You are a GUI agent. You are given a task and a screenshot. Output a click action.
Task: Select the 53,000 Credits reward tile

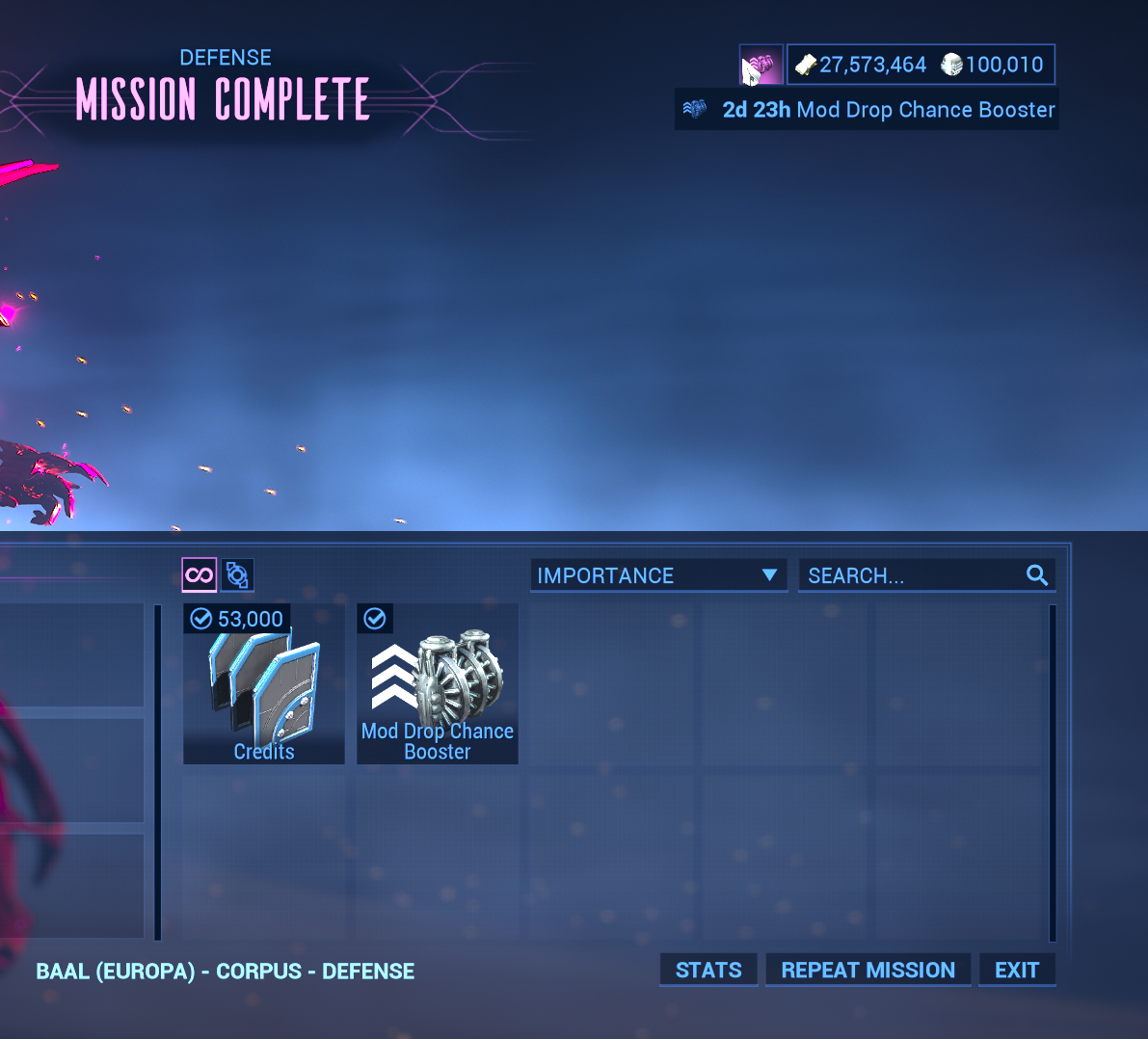coord(263,684)
